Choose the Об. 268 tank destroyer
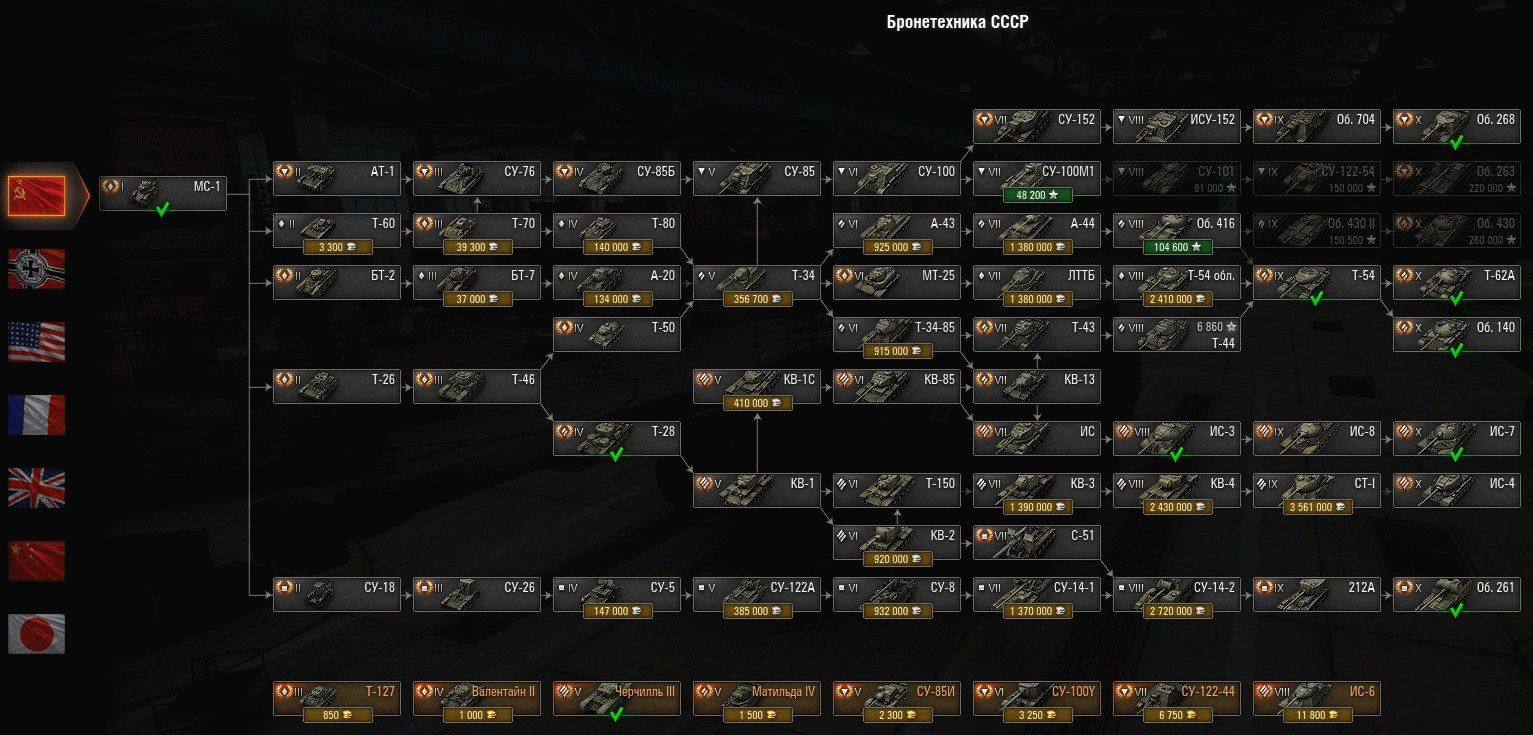This screenshot has height=735, width=1533. [1456, 126]
